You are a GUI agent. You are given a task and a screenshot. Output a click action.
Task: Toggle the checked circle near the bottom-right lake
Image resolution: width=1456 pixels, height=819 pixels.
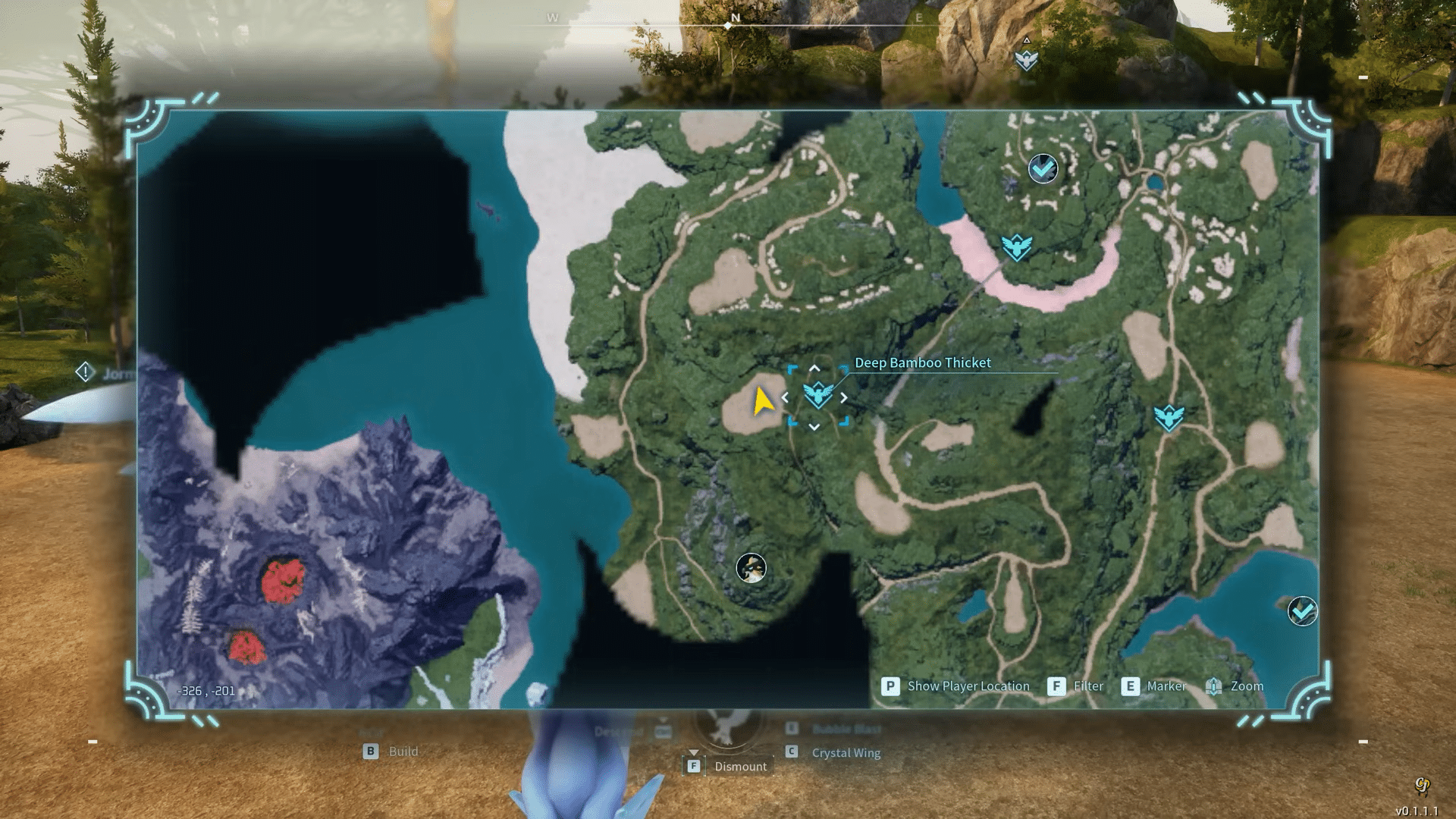pos(1301,609)
